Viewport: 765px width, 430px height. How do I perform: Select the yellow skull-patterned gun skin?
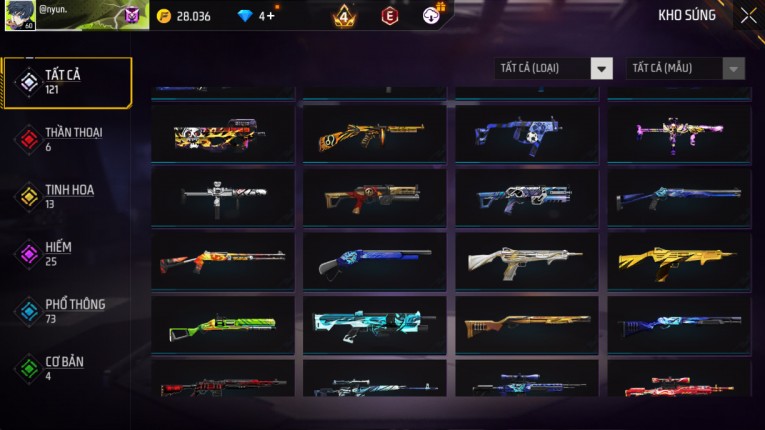click(223, 133)
